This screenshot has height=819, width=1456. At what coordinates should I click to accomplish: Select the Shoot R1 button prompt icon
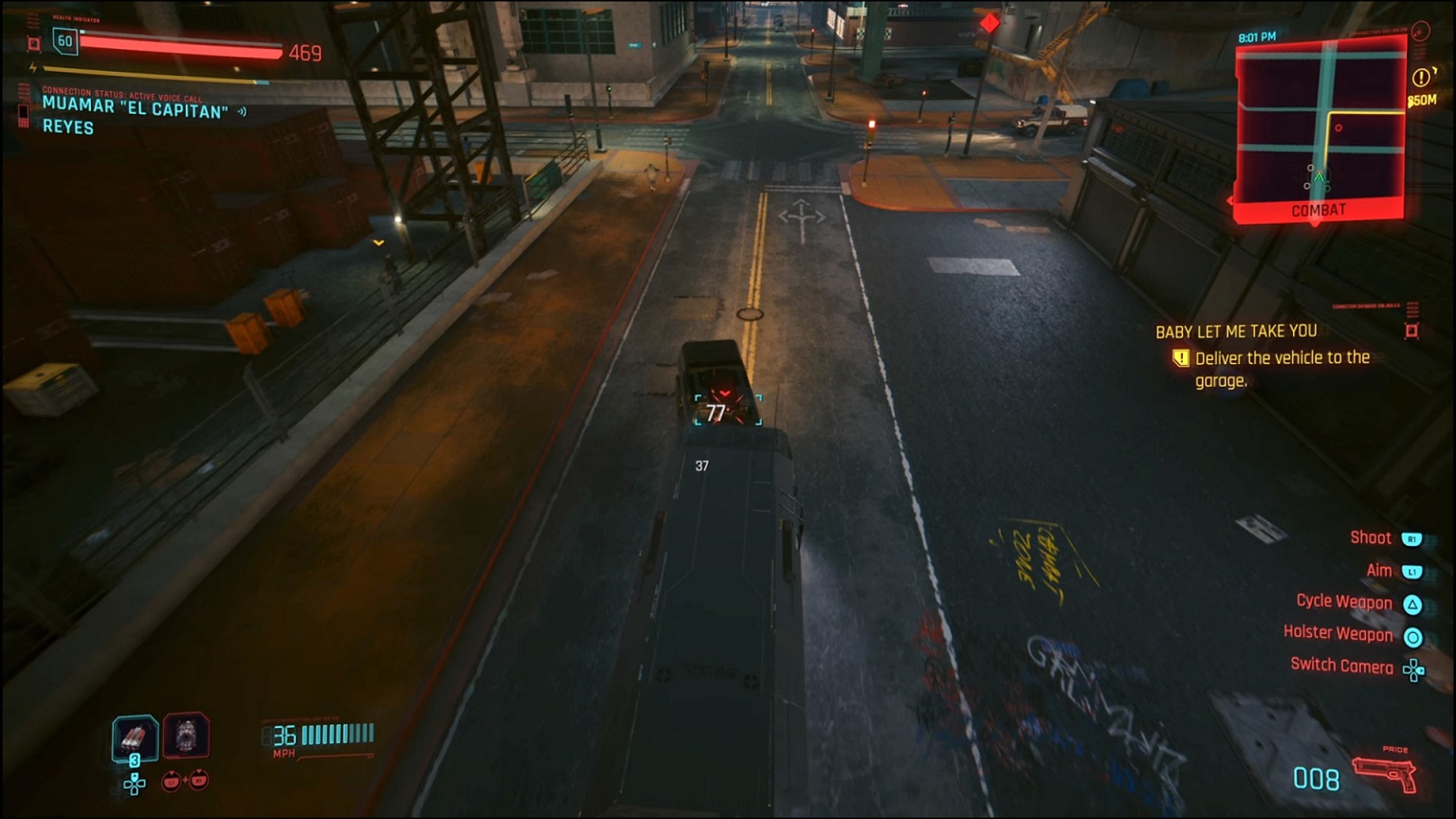(1411, 537)
